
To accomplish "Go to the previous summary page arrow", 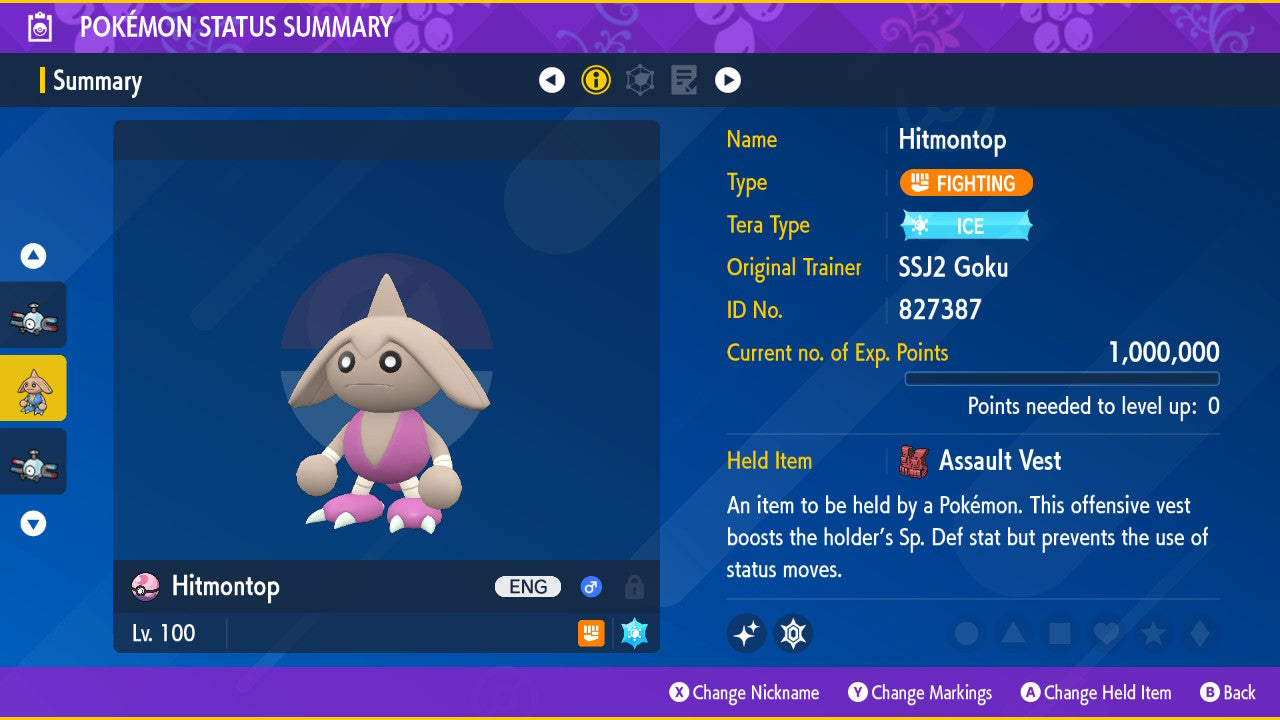I will tap(552, 80).
